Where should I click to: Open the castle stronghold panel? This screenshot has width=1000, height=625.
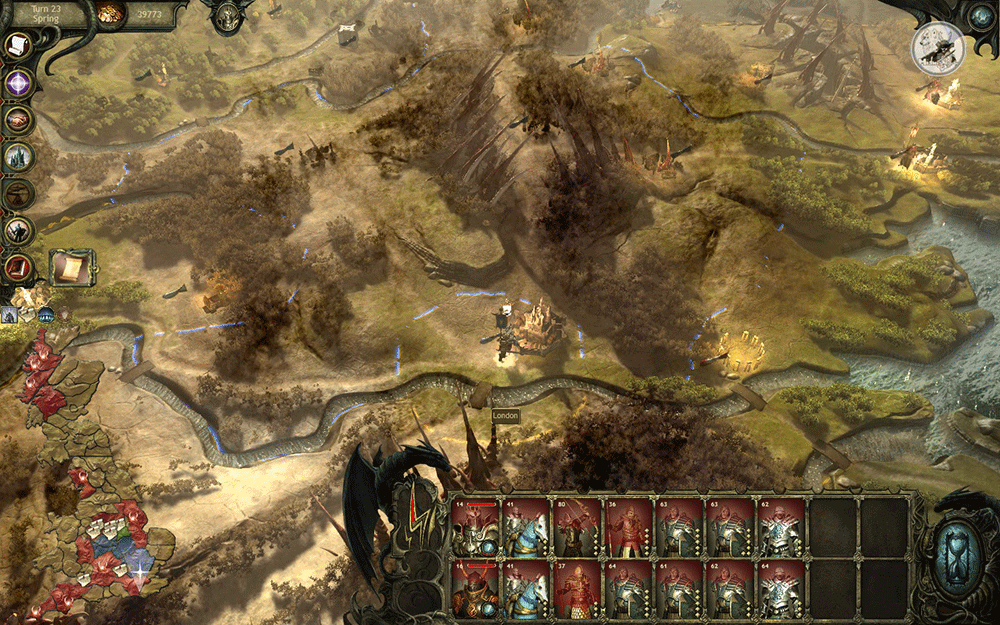(x=18, y=156)
